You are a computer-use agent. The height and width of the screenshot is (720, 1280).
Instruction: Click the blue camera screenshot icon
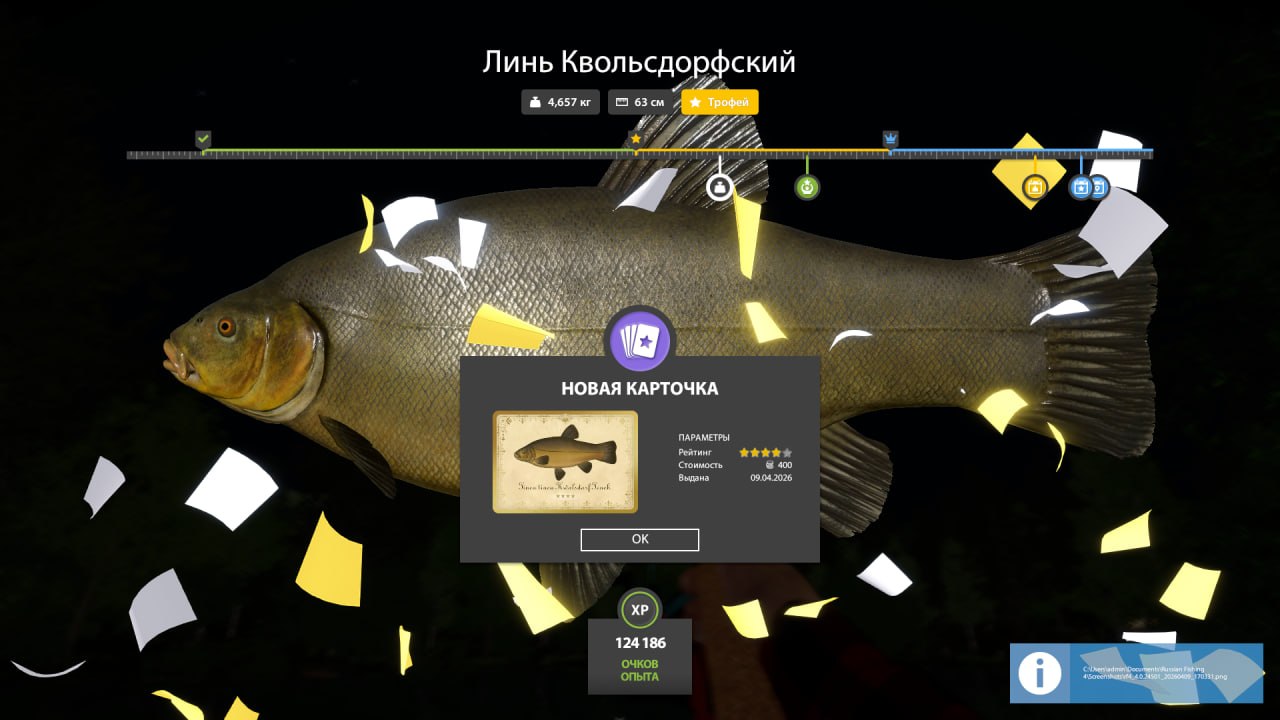[1080, 187]
